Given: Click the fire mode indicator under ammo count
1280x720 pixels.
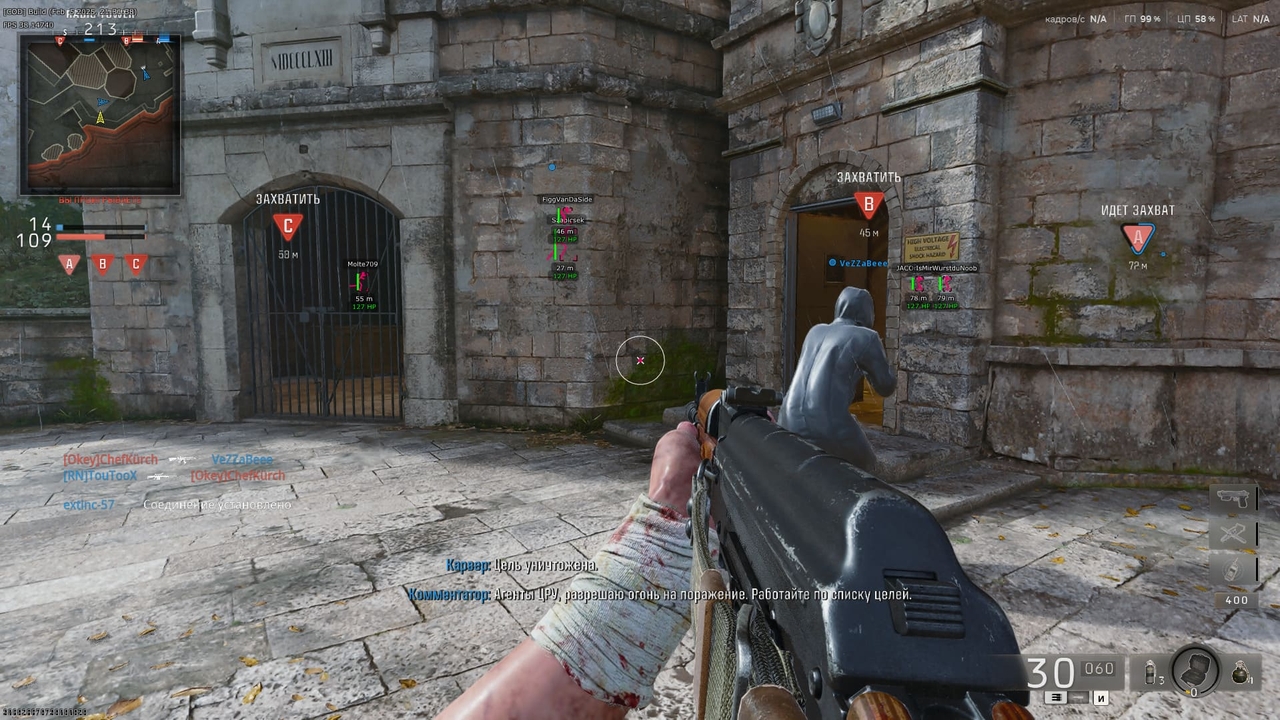Looking at the screenshot, I should tap(1057, 697).
